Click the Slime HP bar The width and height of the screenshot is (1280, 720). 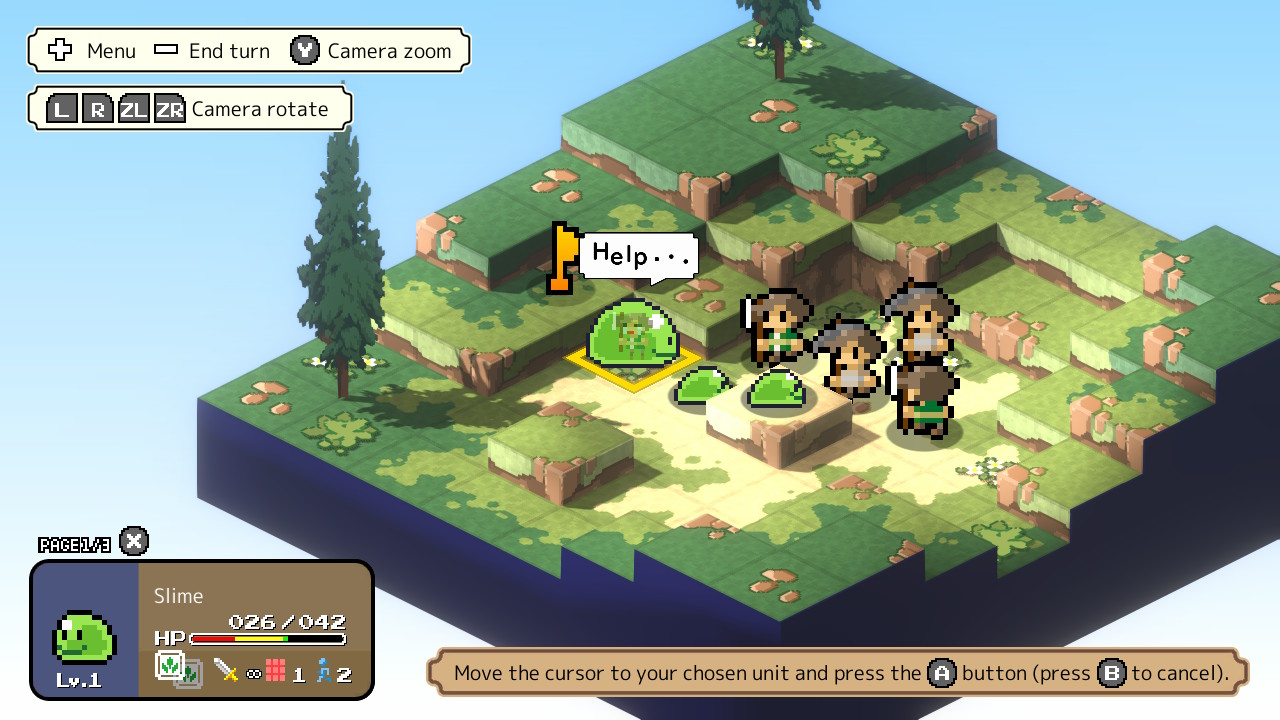pyautogui.click(x=270, y=637)
